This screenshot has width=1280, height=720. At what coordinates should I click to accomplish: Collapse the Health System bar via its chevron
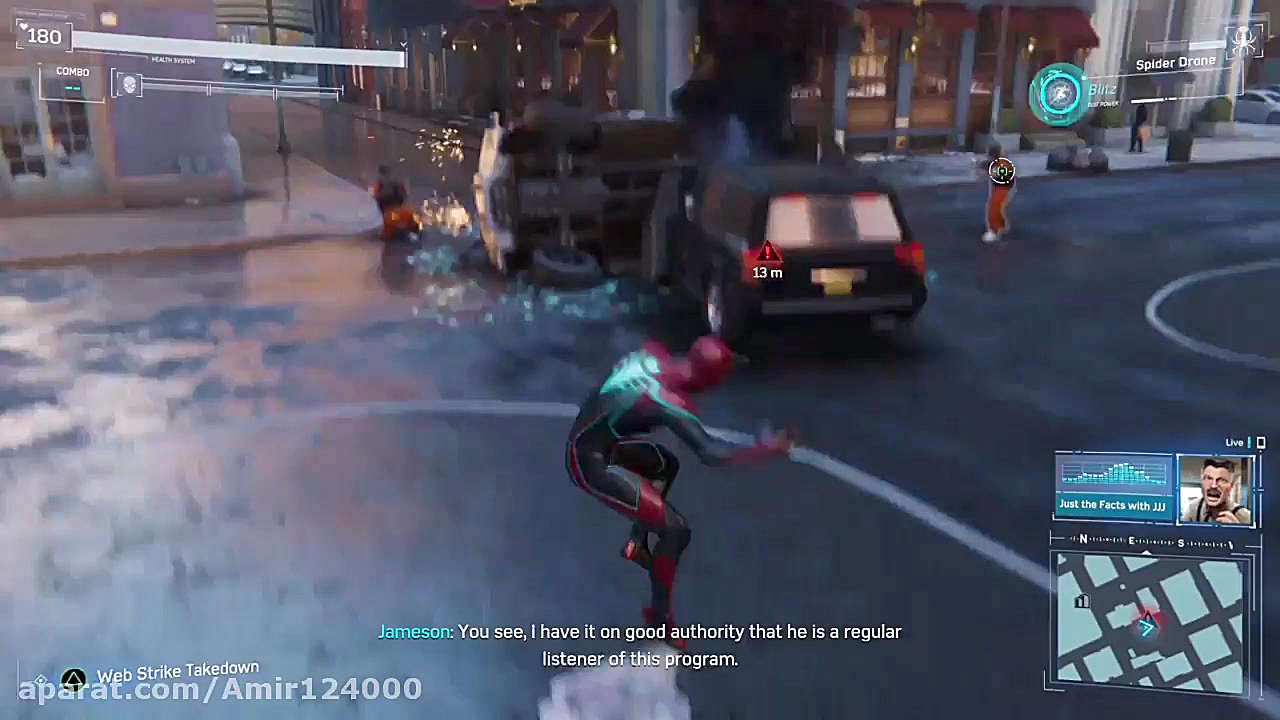[403, 45]
